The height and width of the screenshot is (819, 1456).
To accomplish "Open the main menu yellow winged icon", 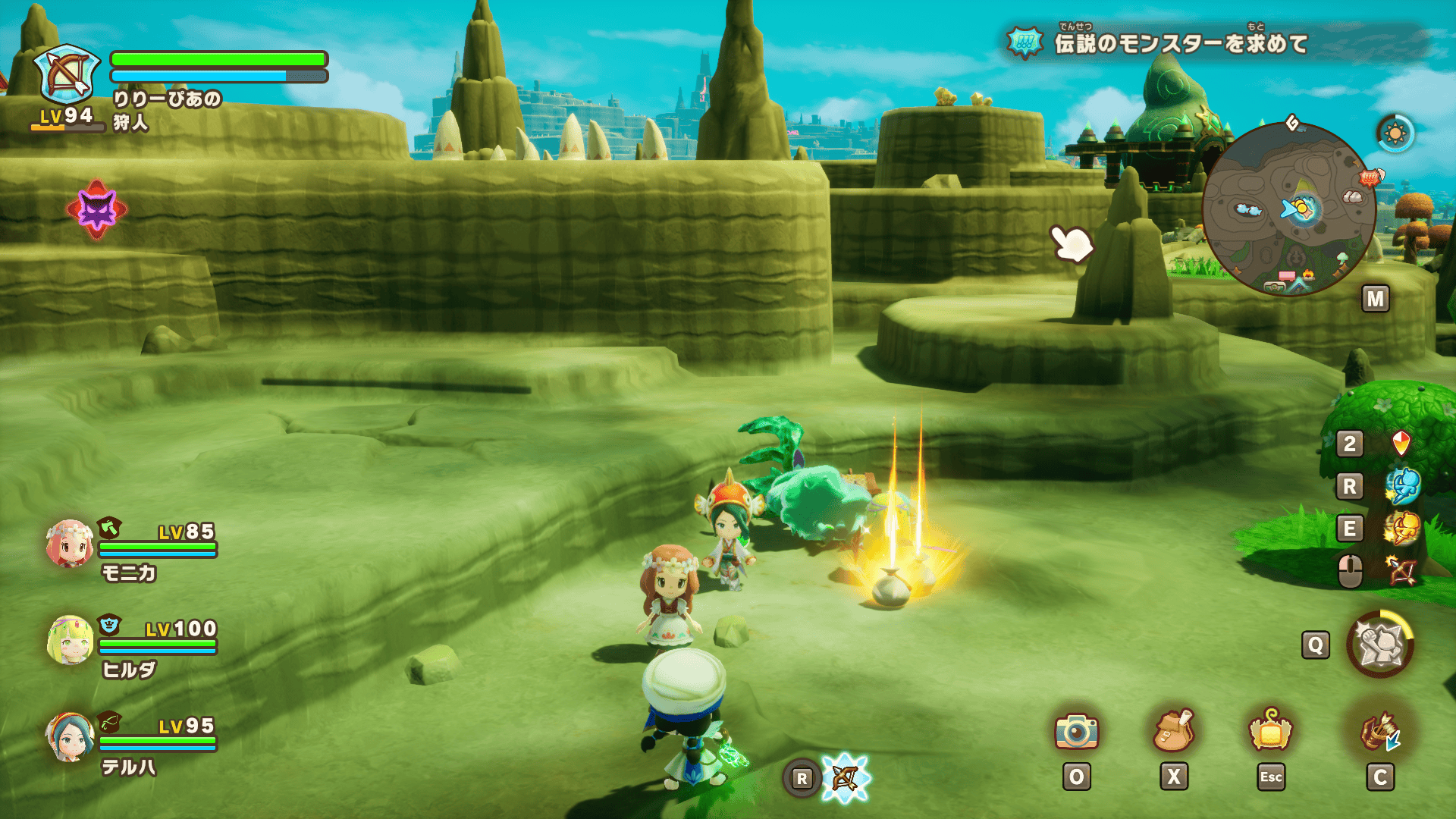I will pyautogui.click(x=1270, y=731).
